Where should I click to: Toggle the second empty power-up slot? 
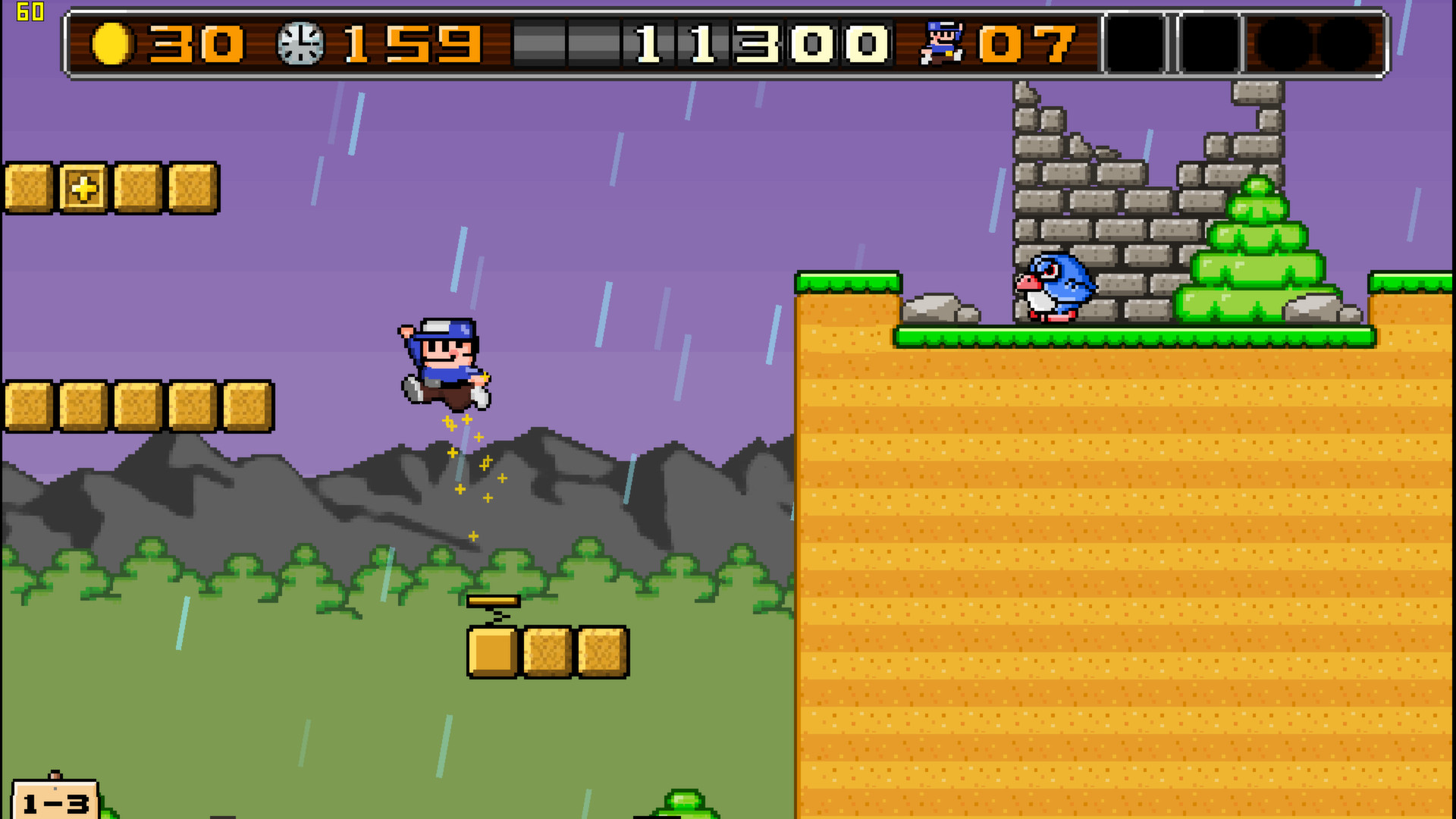pyautogui.click(x=1210, y=42)
